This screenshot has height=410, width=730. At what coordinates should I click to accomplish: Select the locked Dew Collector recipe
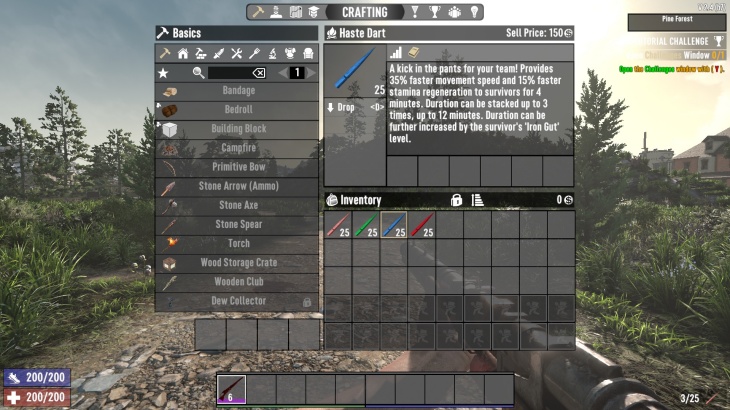pos(237,300)
